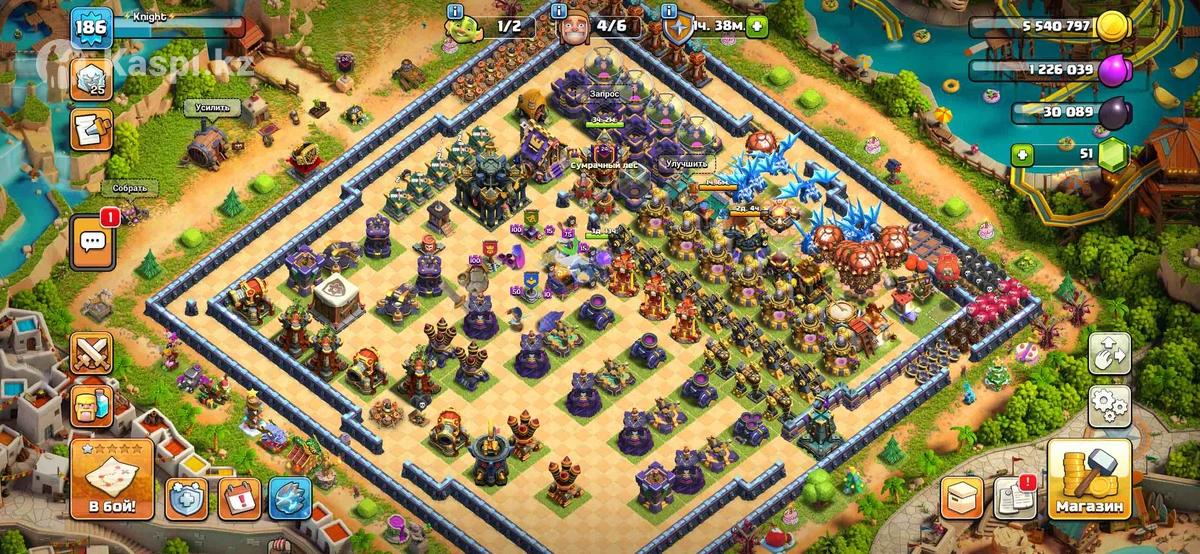
Task: Open the crossed swords army overview
Action: [x=91, y=353]
